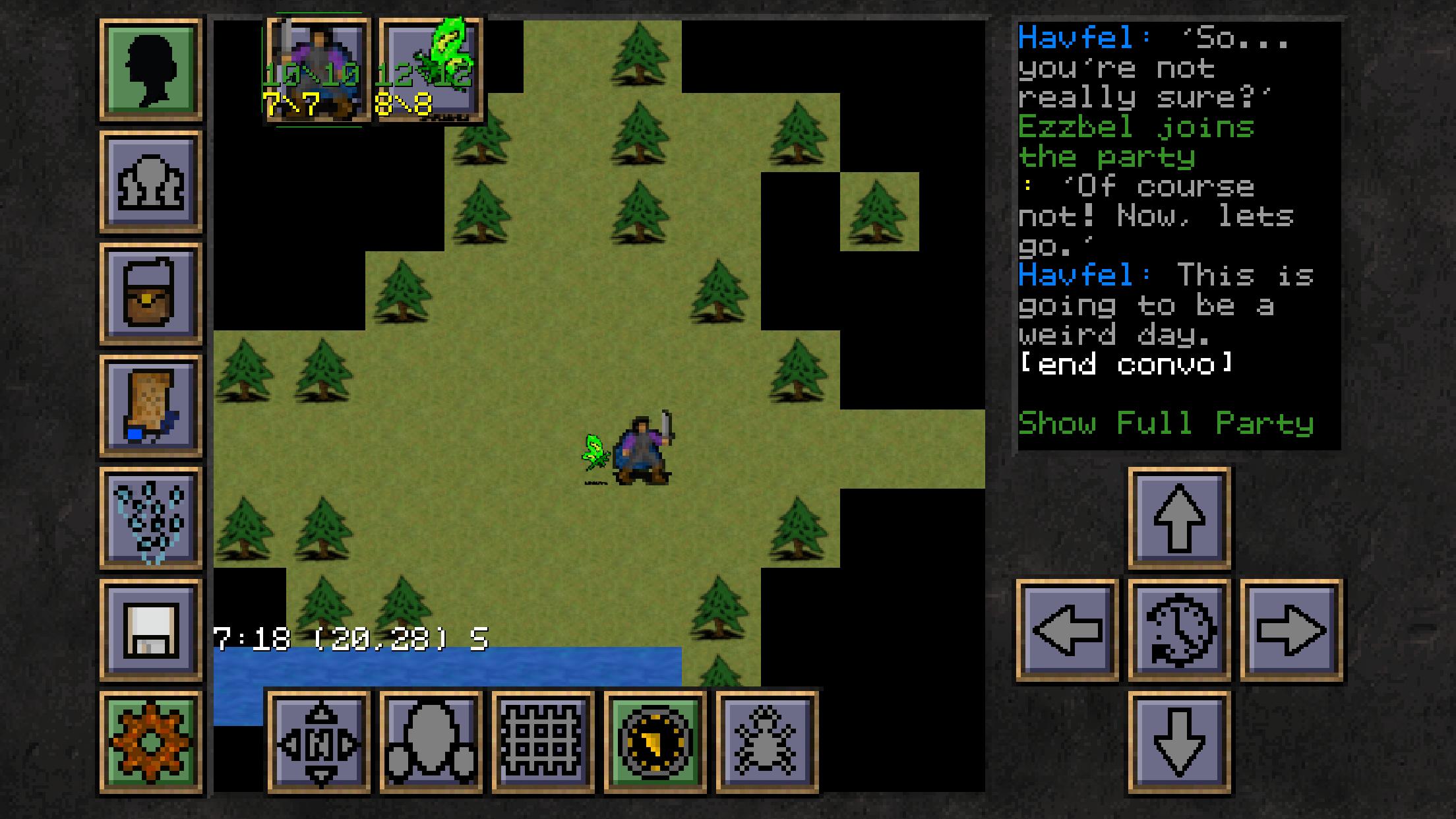Open the quest journal scroll
The image size is (1456, 819).
(150, 405)
